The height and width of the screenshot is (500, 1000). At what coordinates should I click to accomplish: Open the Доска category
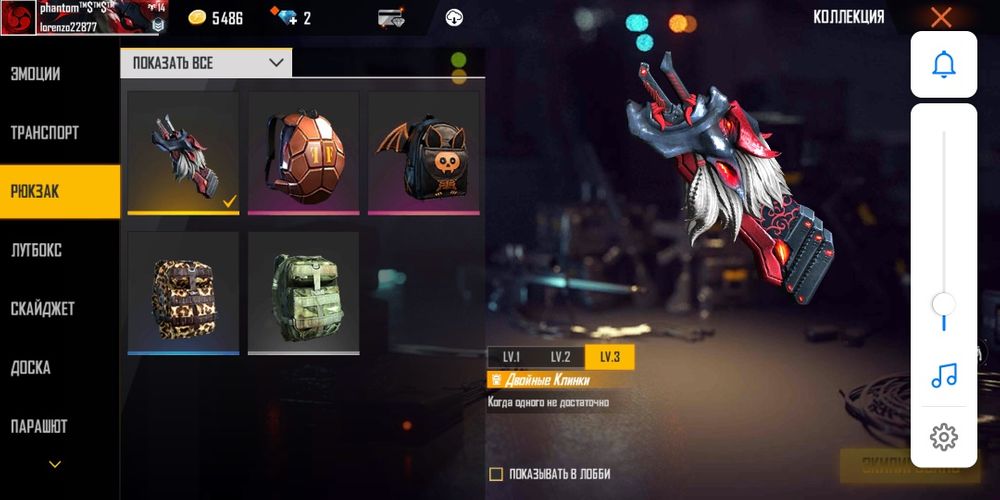click(31, 368)
